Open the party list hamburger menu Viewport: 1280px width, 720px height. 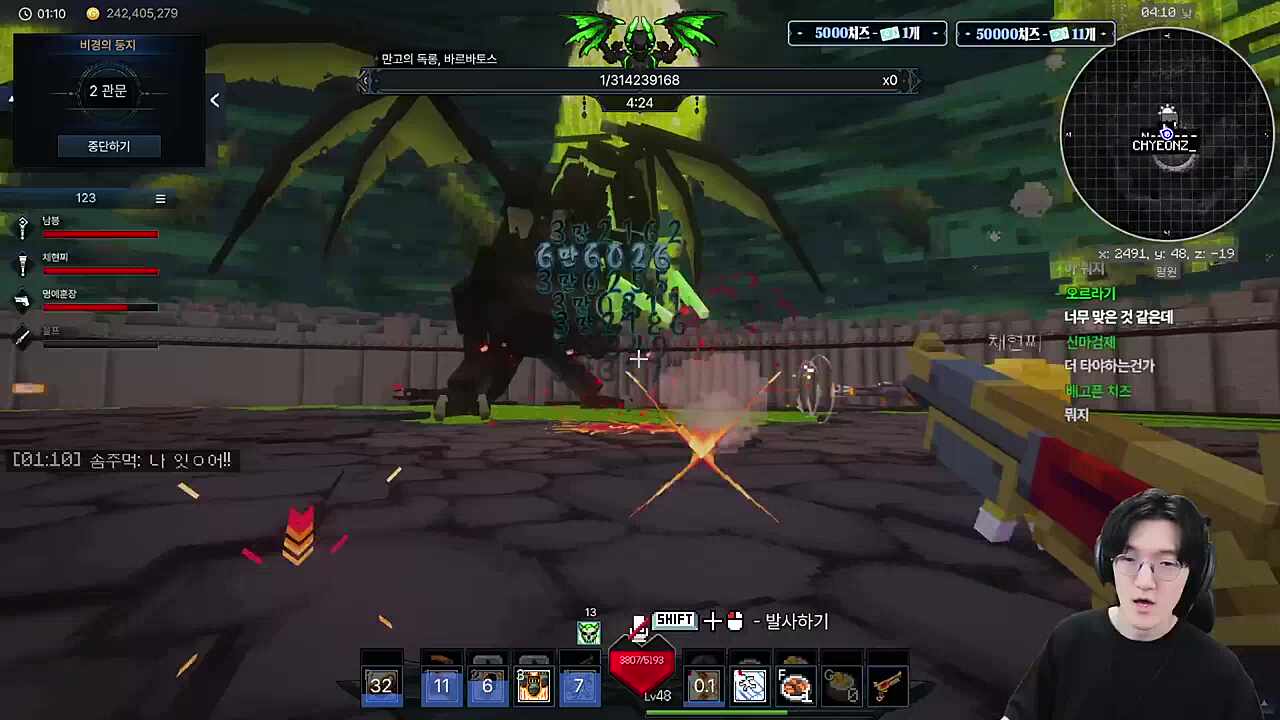pos(160,198)
